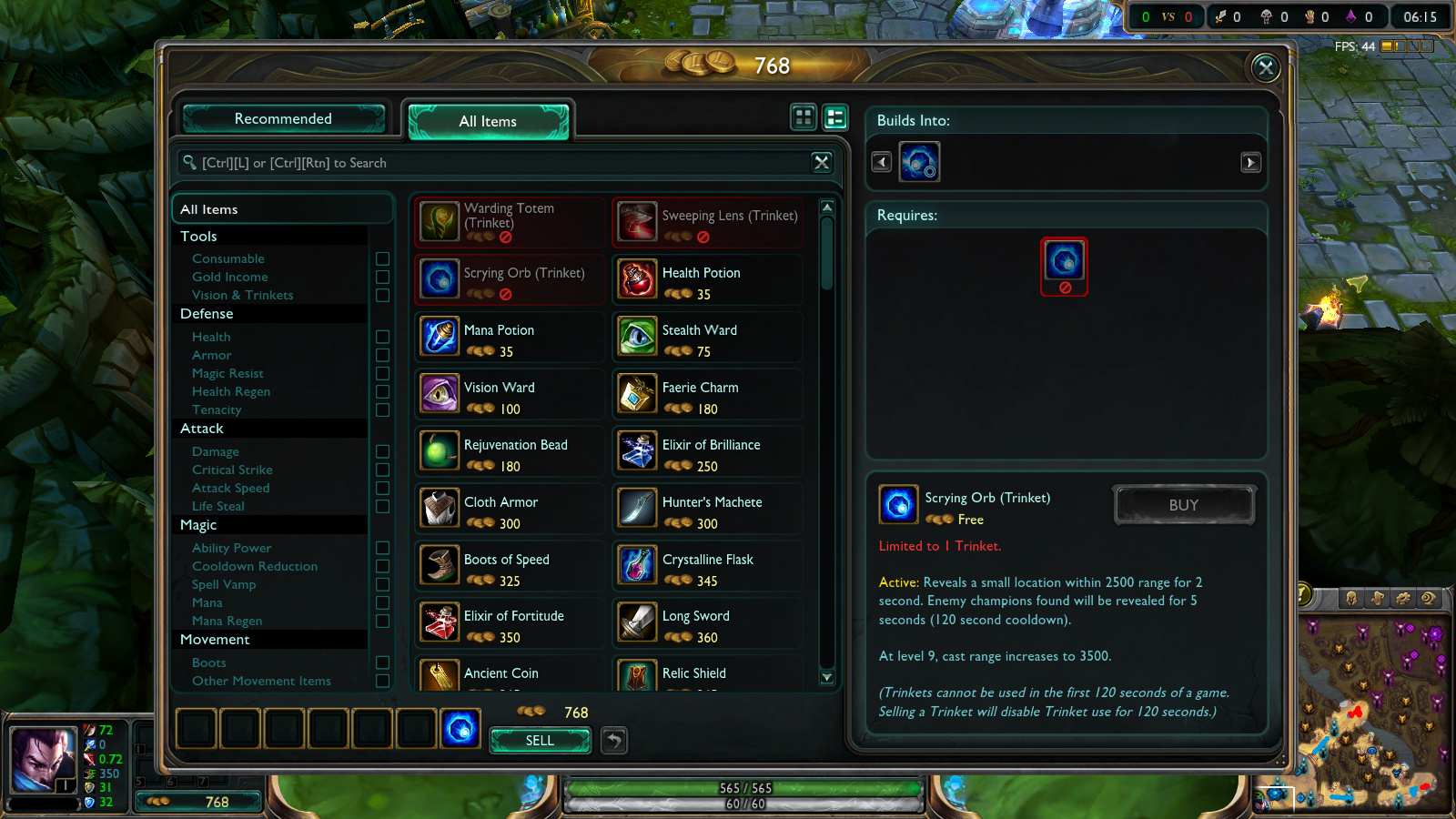Click the Builds Into left arrow

pyautogui.click(x=880, y=161)
